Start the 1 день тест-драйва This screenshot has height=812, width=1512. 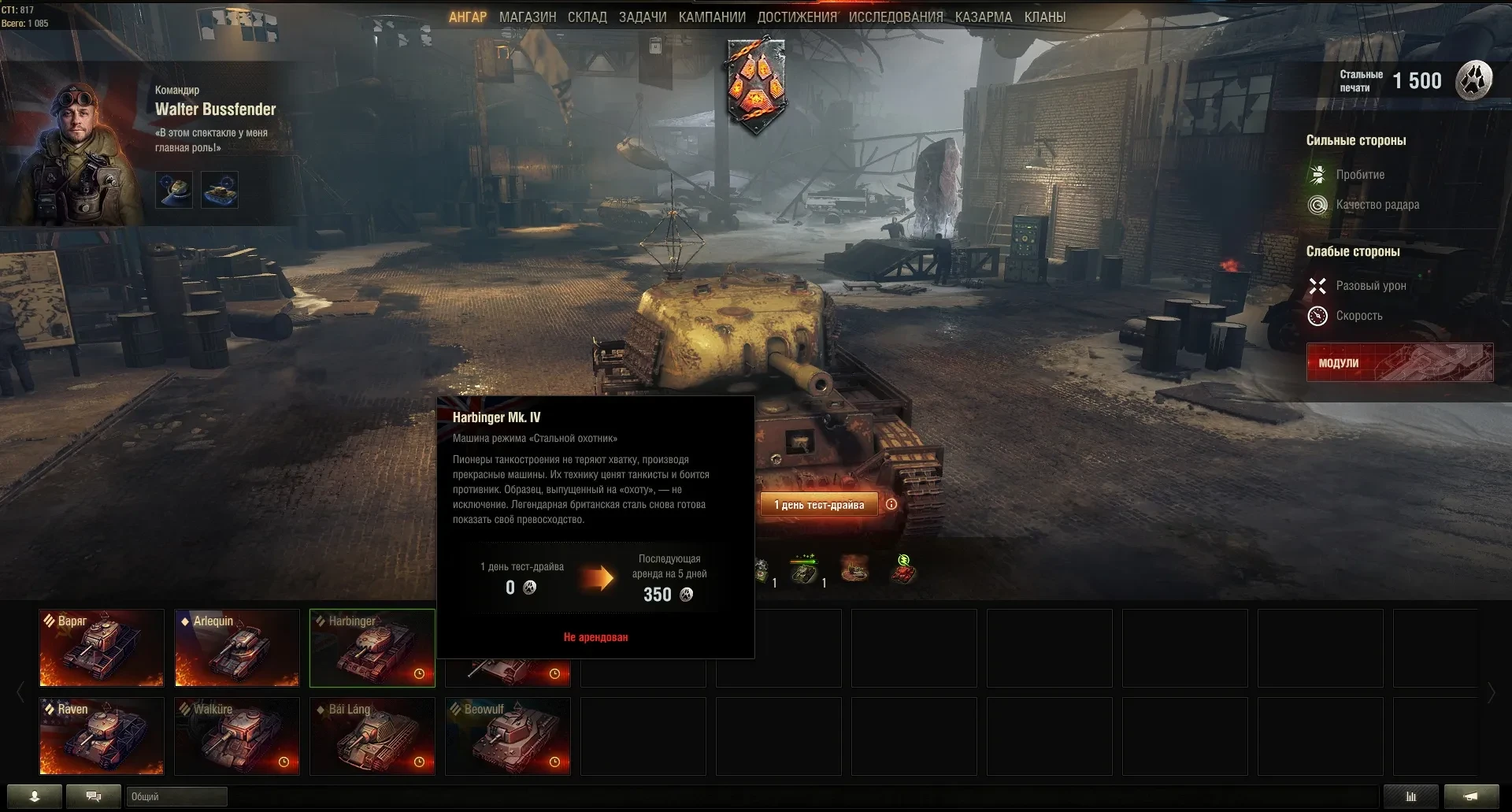click(x=818, y=505)
